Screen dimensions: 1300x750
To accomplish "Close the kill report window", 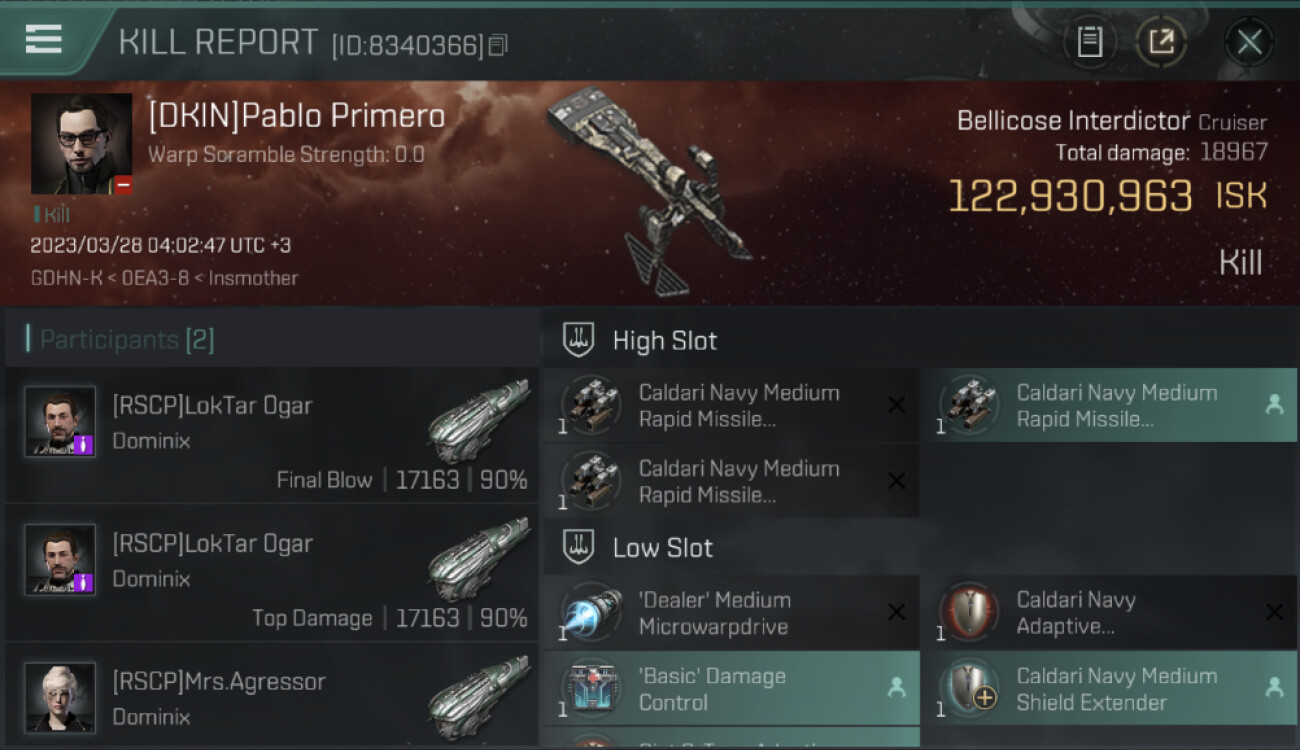I will tap(1249, 42).
